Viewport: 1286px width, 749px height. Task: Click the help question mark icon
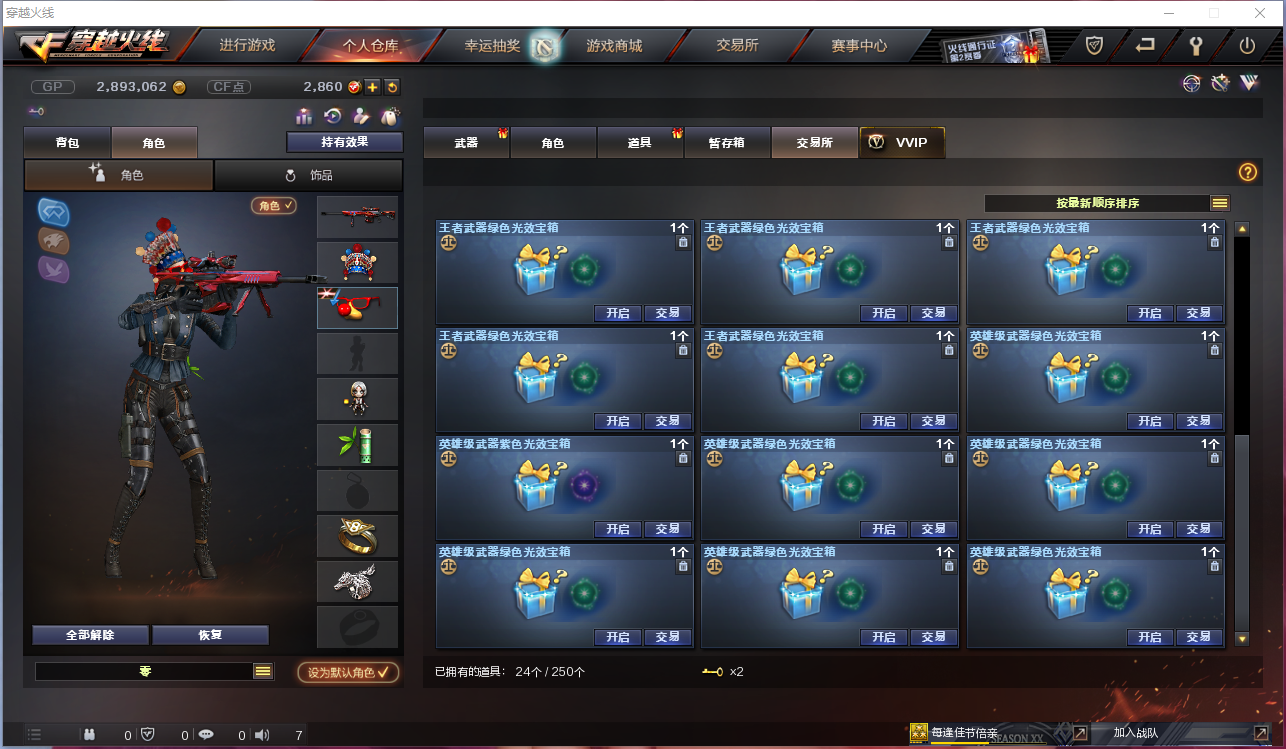[x=1246, y=172]
